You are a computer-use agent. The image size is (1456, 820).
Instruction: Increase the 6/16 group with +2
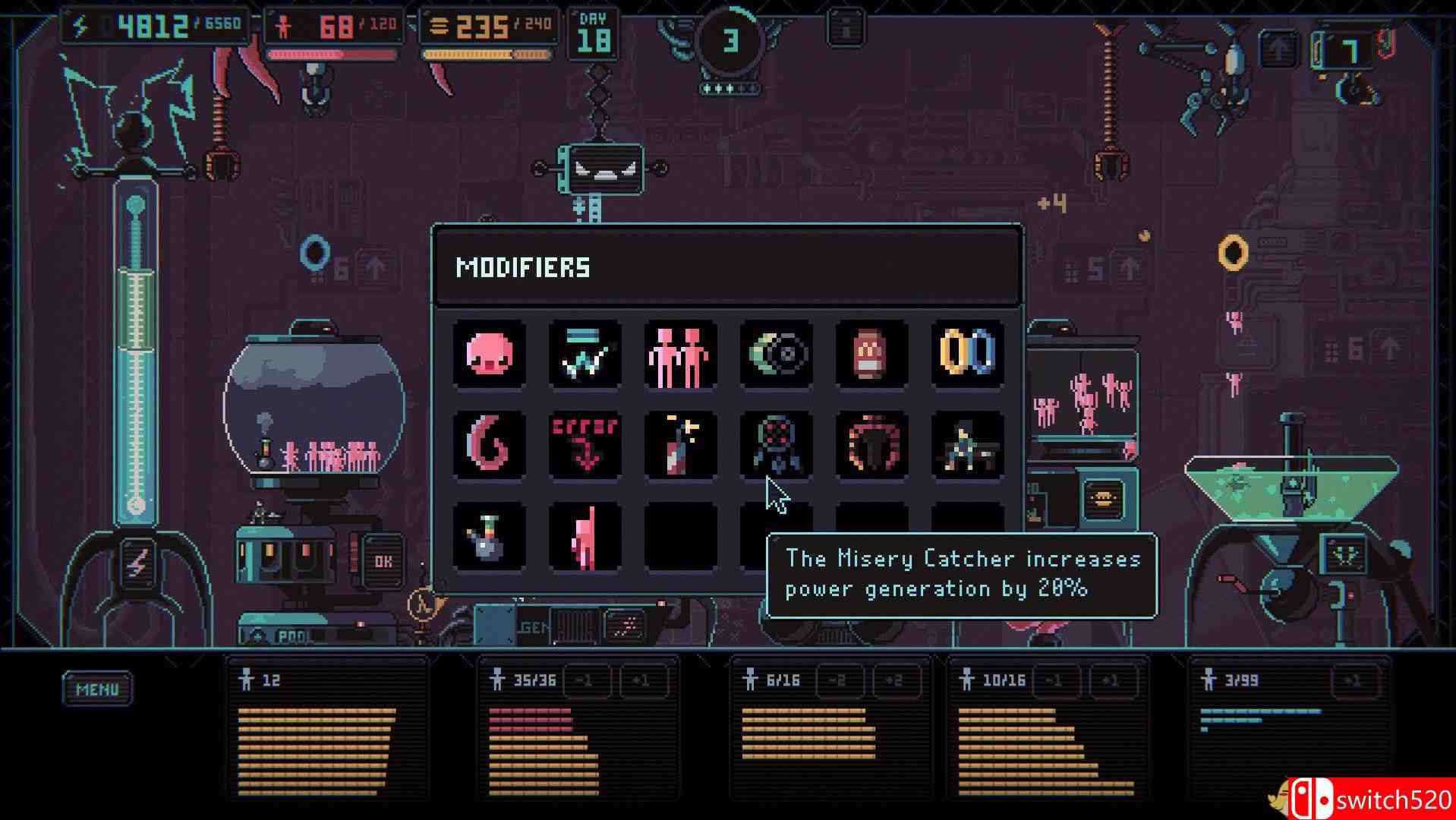[x=896, y=680]
